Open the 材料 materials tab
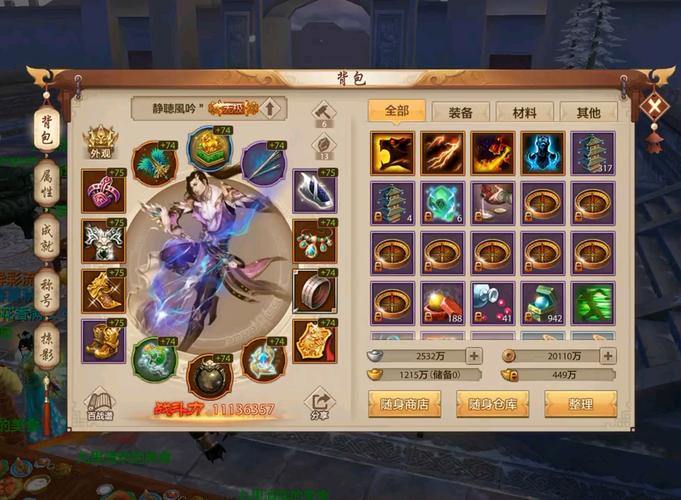 tap(524, 112)
